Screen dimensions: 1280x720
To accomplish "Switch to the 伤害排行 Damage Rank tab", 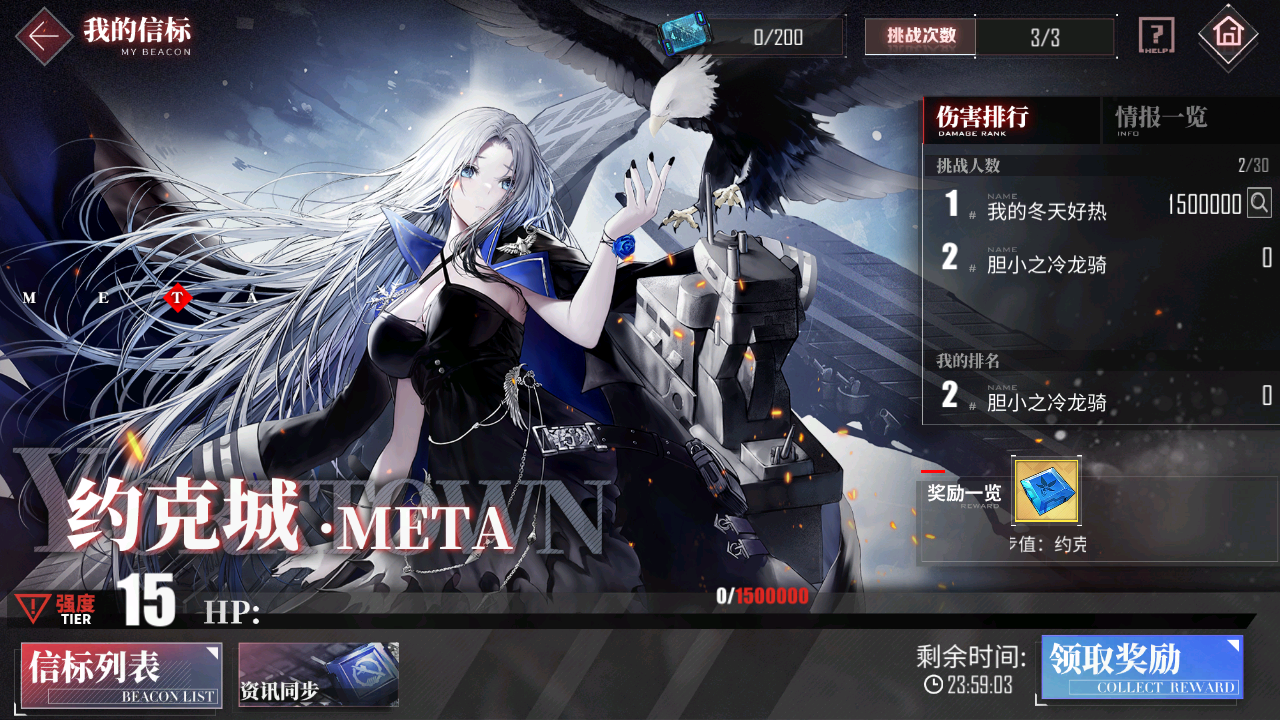I will pos(1009,120).
